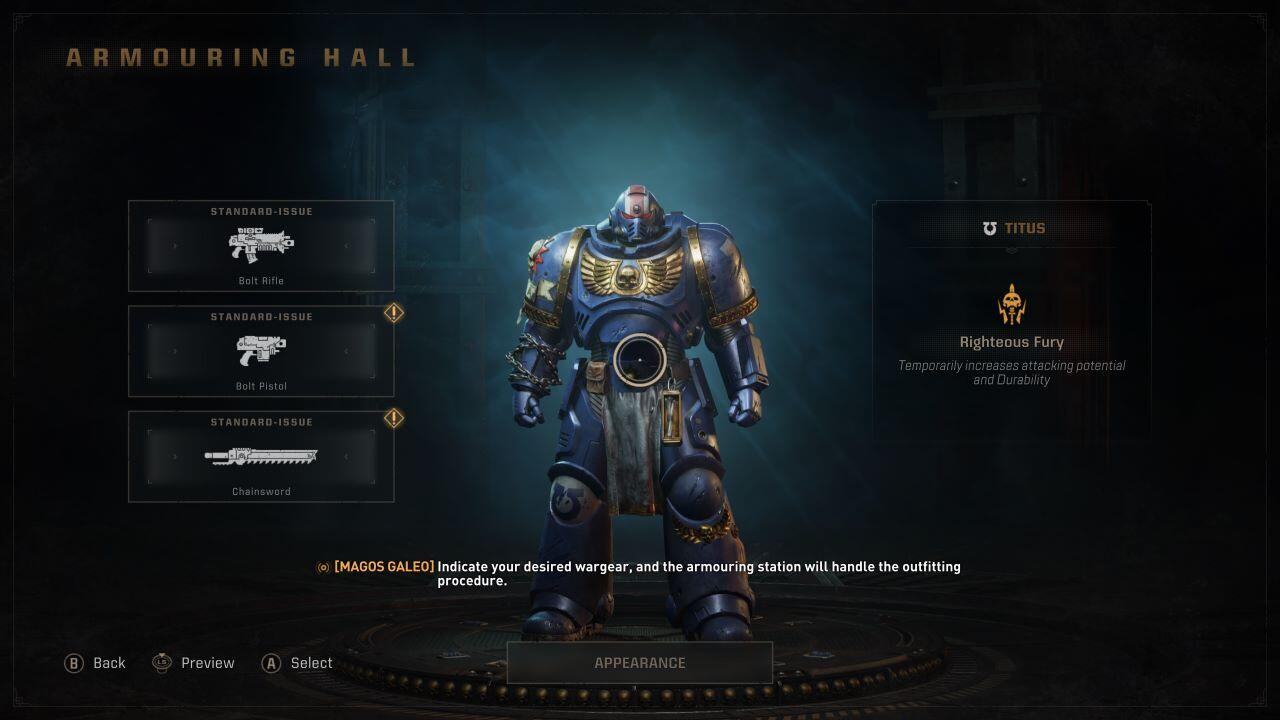Click the Chainsword alert marker

click(x=394, y=418)
